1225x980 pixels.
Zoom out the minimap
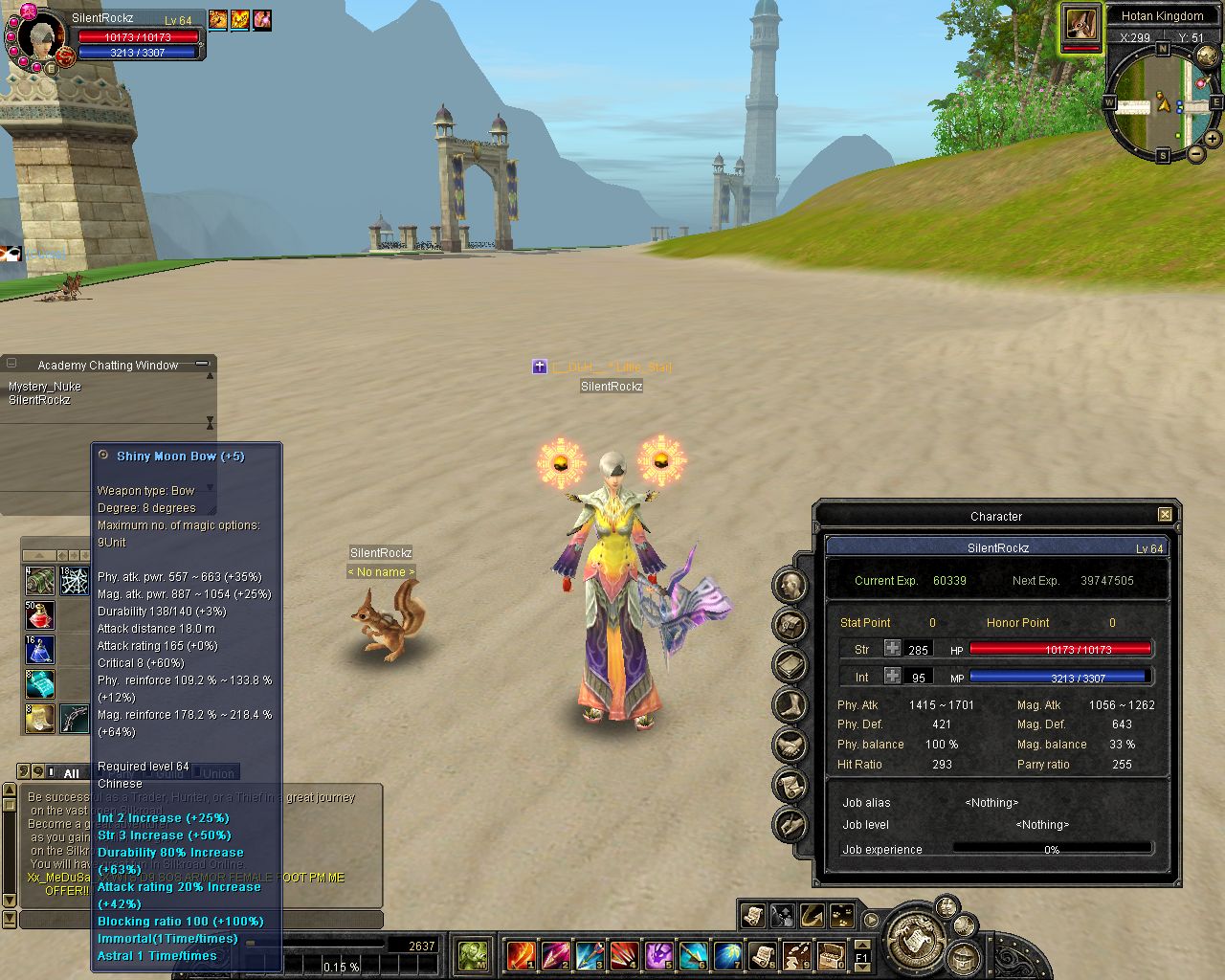[x=1196, y=153]
